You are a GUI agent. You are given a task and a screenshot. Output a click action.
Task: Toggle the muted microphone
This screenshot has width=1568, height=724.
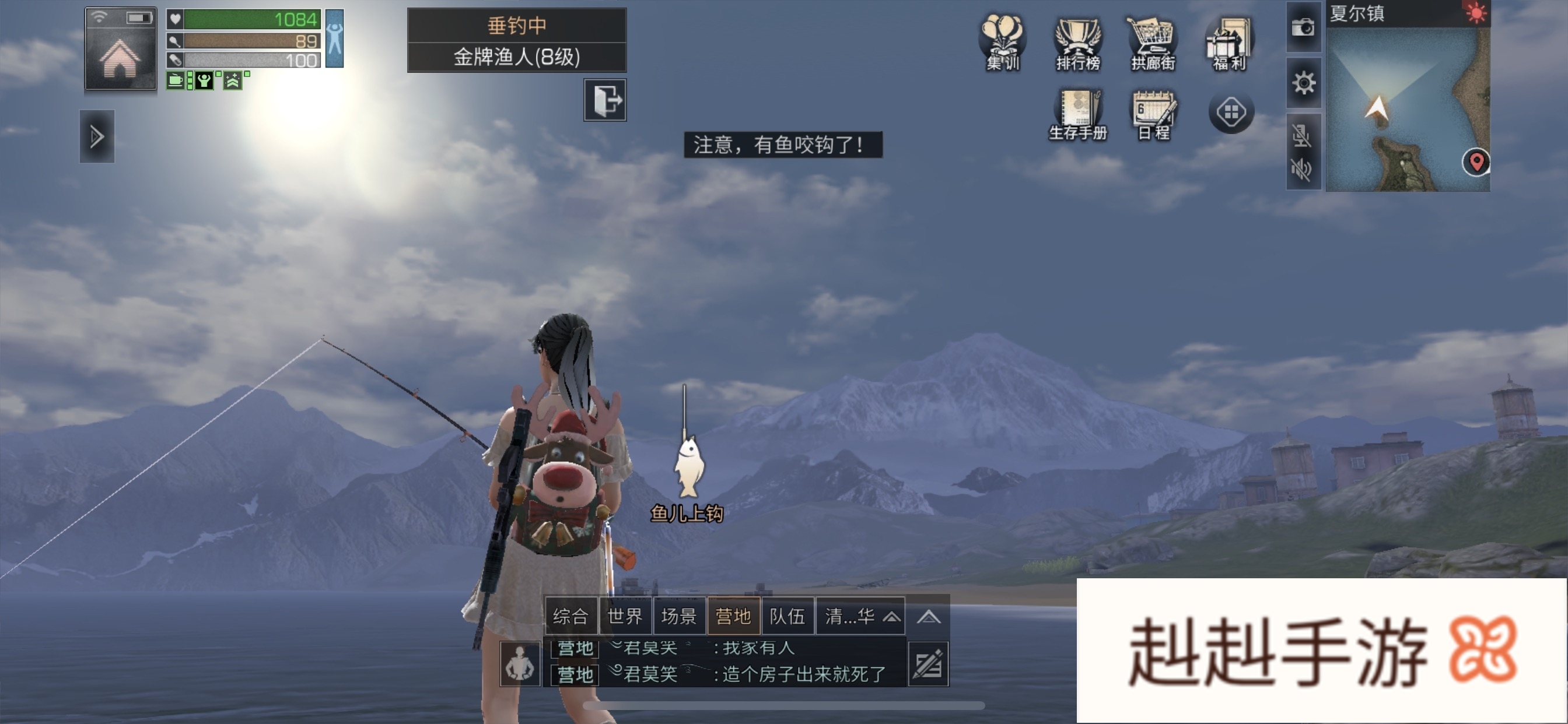pos(1301,135)
